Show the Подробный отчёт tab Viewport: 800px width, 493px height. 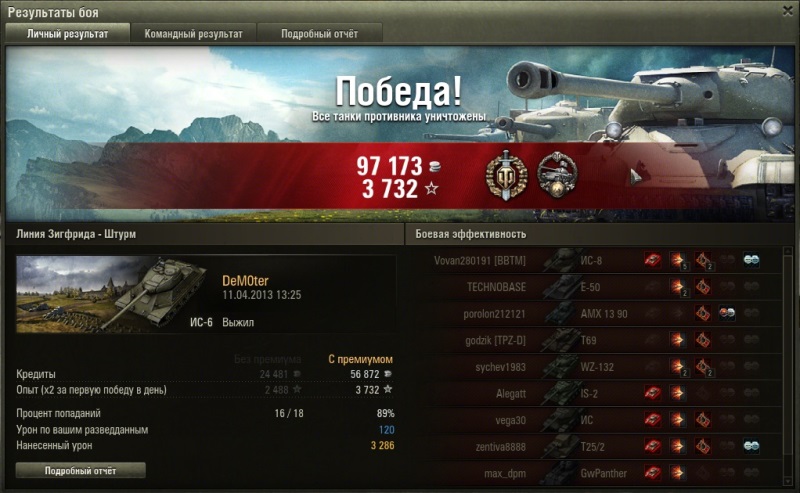[320, 34]
